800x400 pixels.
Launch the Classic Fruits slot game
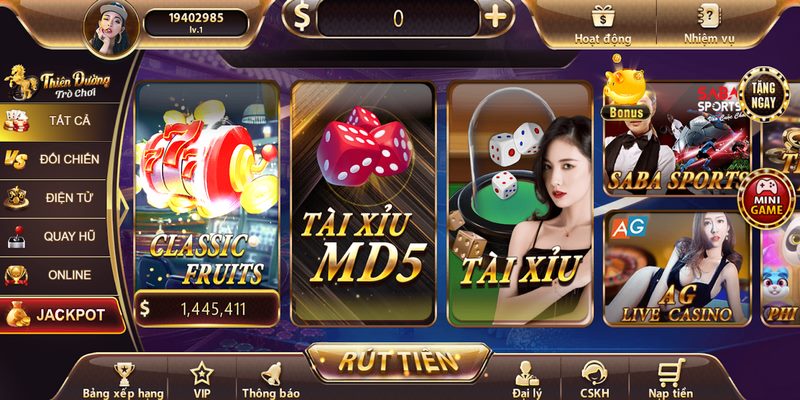(207, 200)
